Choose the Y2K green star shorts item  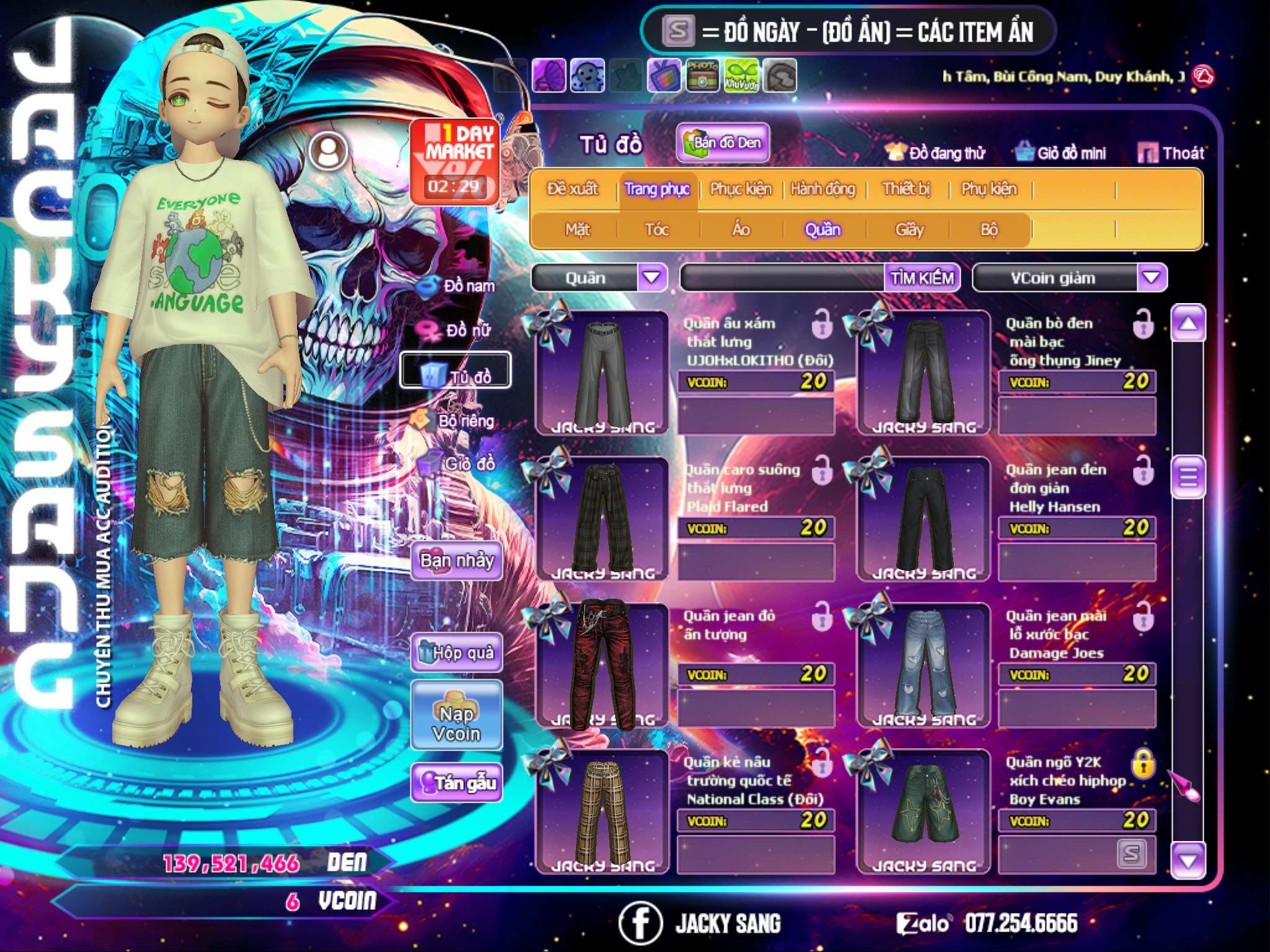924,809
